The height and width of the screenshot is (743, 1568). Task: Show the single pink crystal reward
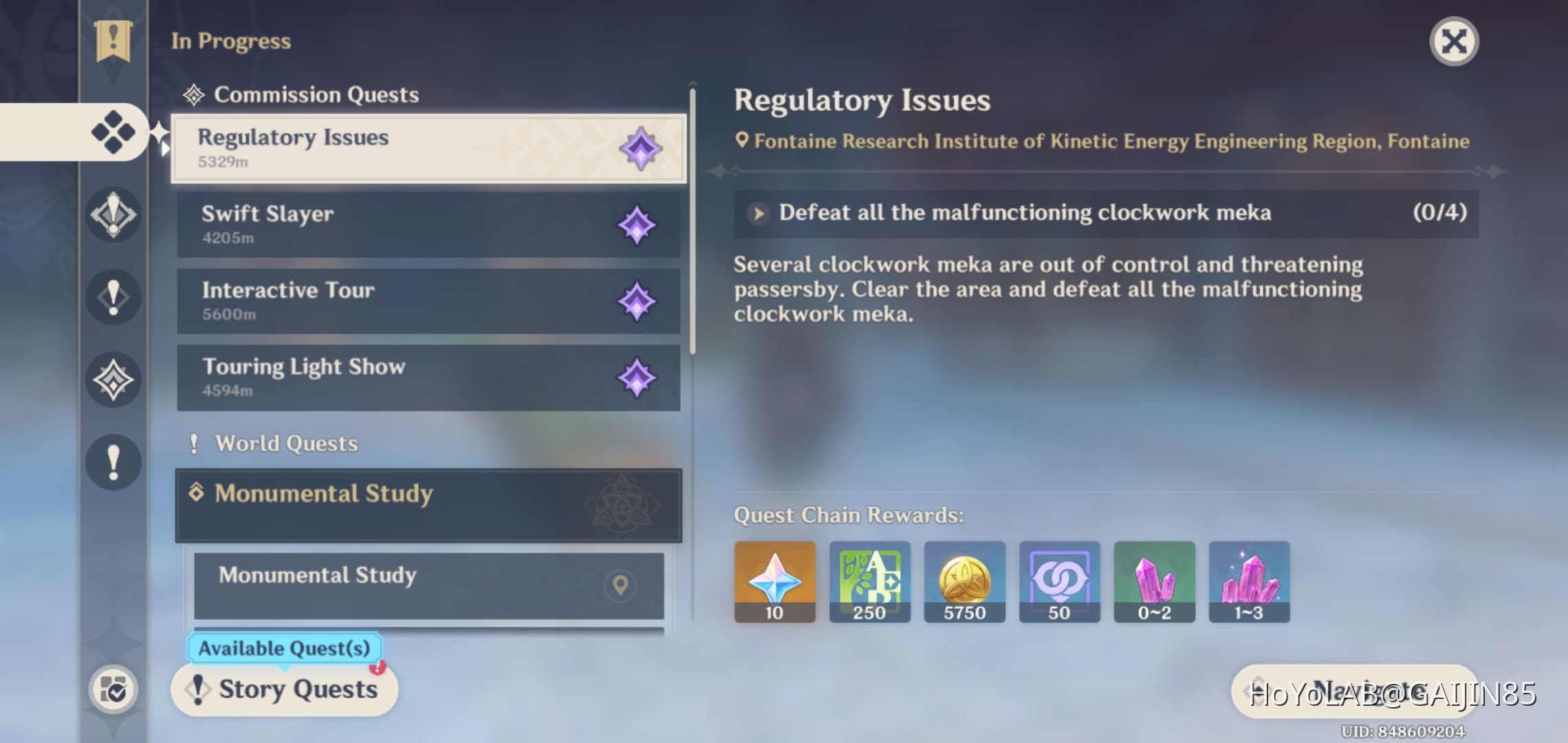tap(1154, 581)
